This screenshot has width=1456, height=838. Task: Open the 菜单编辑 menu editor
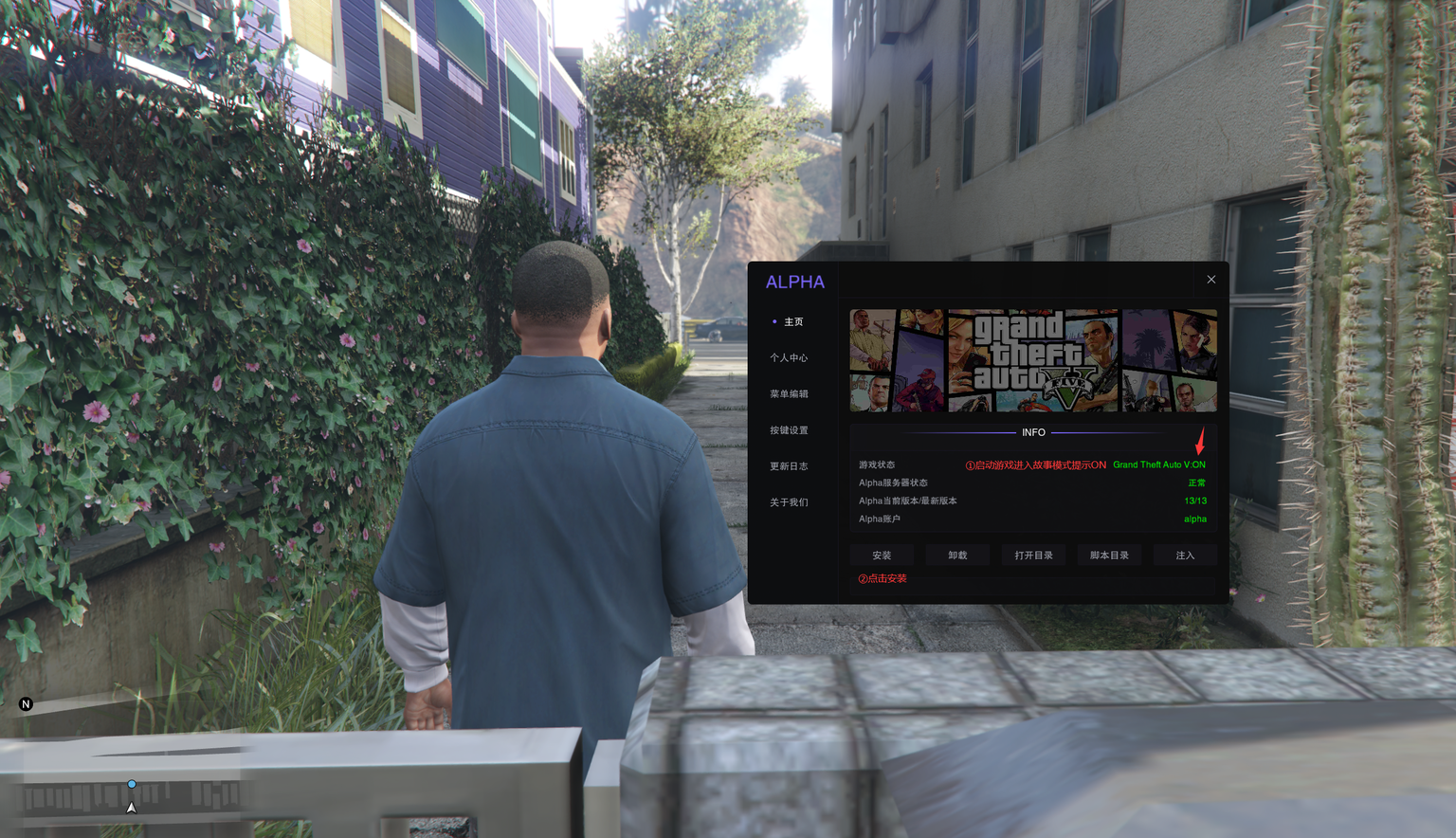coord(789,394)
